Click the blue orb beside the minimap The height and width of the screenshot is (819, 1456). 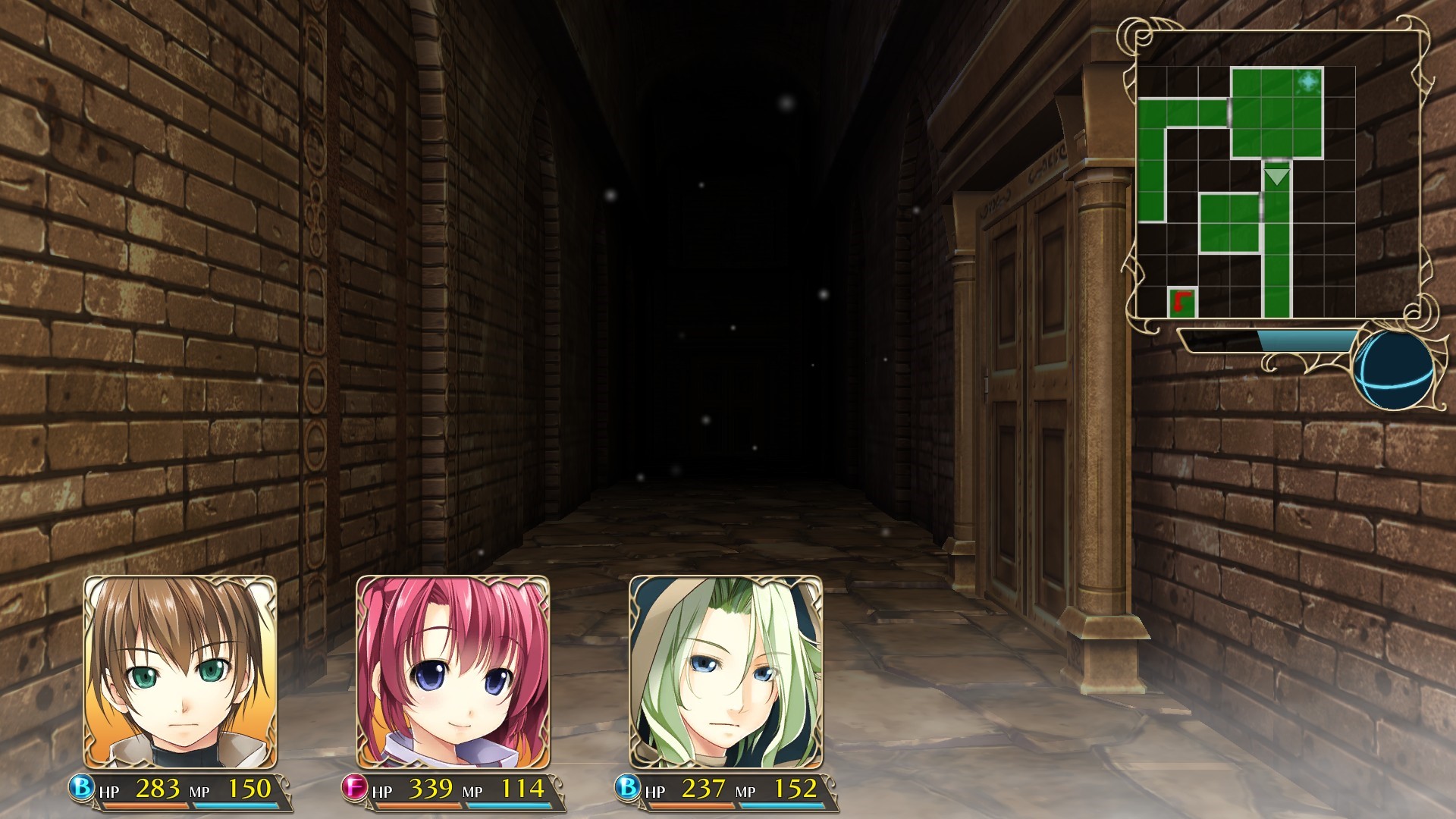[1393, 371]
